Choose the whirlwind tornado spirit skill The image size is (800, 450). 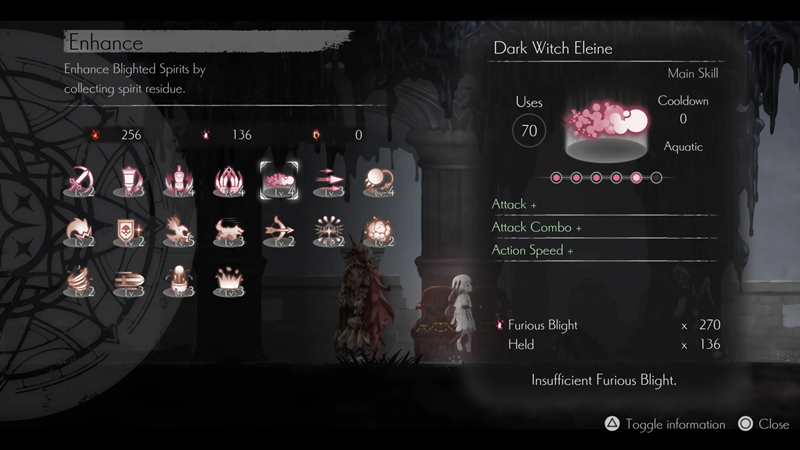pos(79,282)
